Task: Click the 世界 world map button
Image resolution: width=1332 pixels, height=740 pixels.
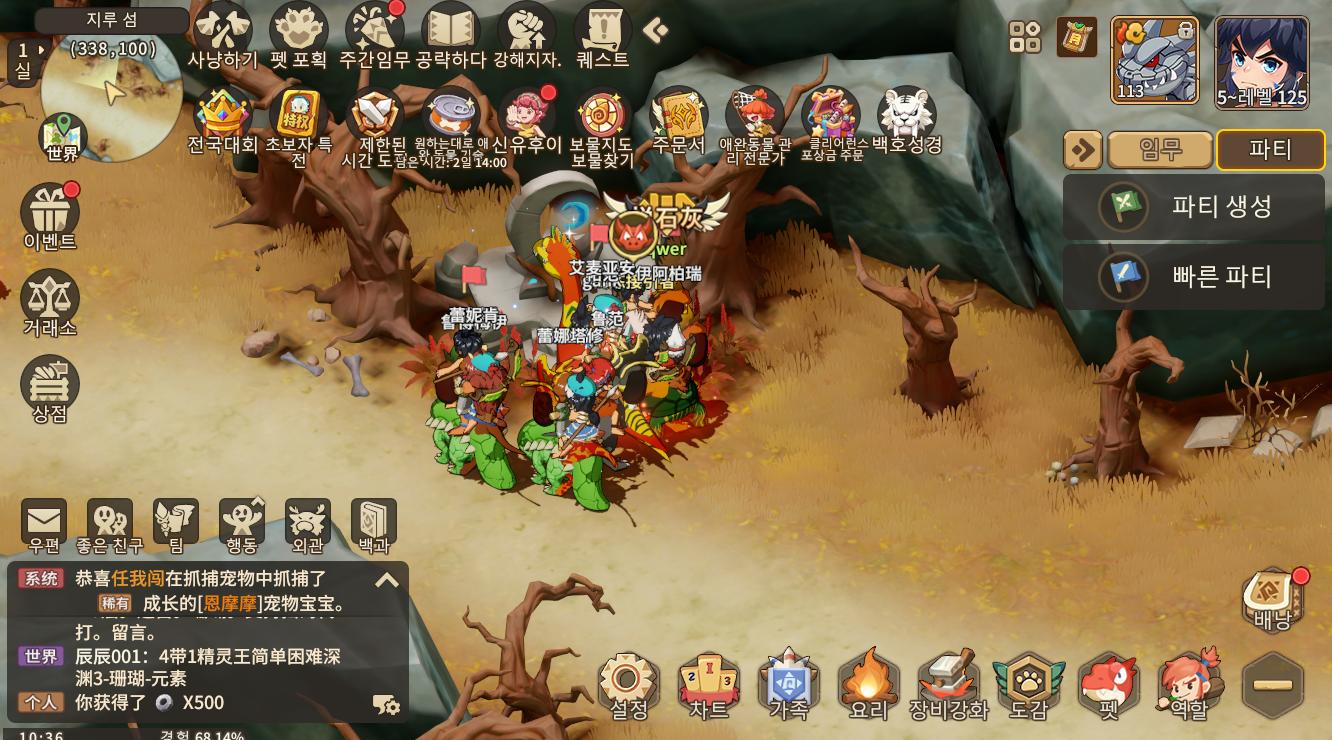Action: point(62,138)
